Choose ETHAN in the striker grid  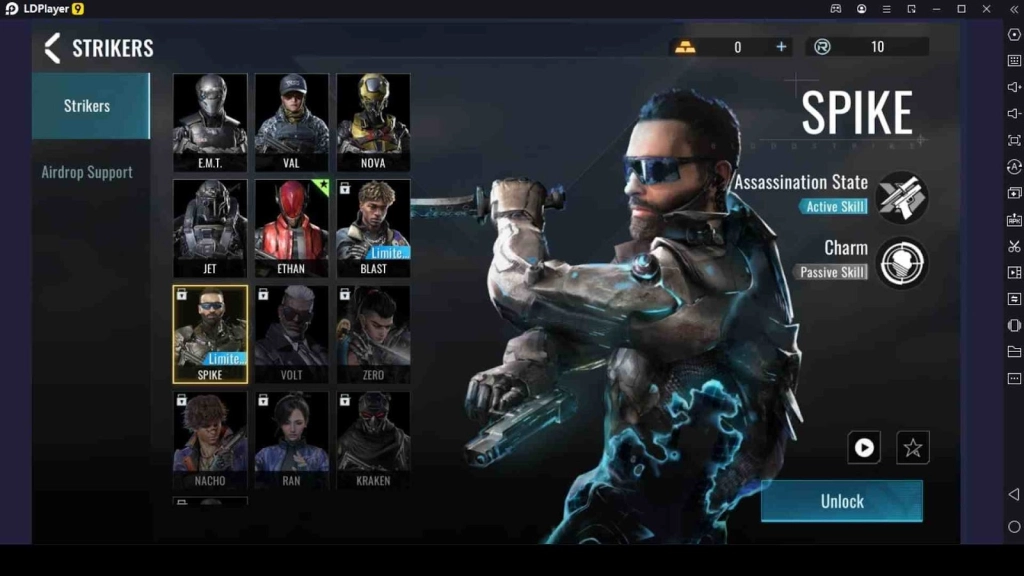291,227
